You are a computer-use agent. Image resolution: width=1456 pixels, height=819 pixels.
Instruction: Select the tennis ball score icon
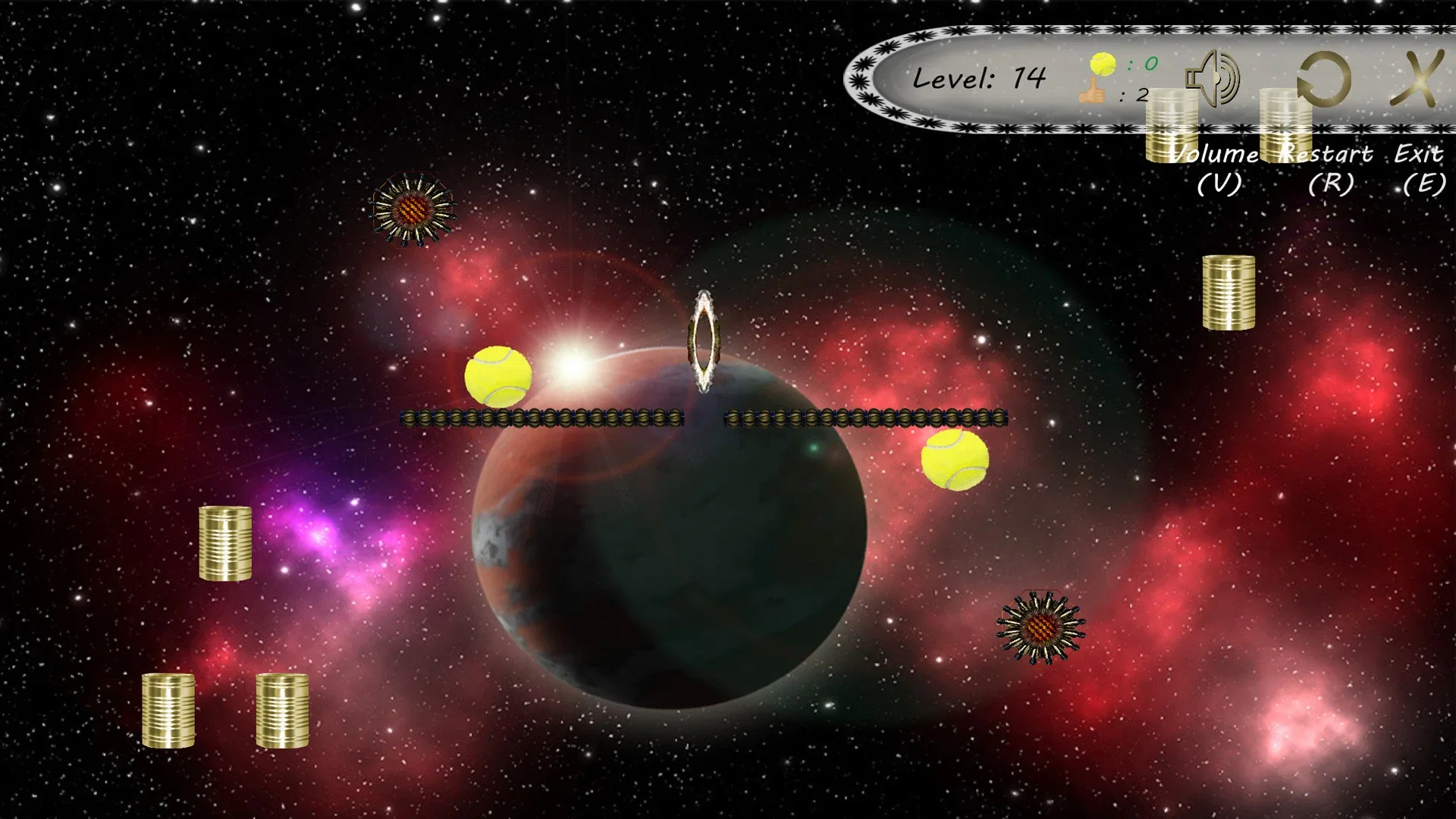1104,64
